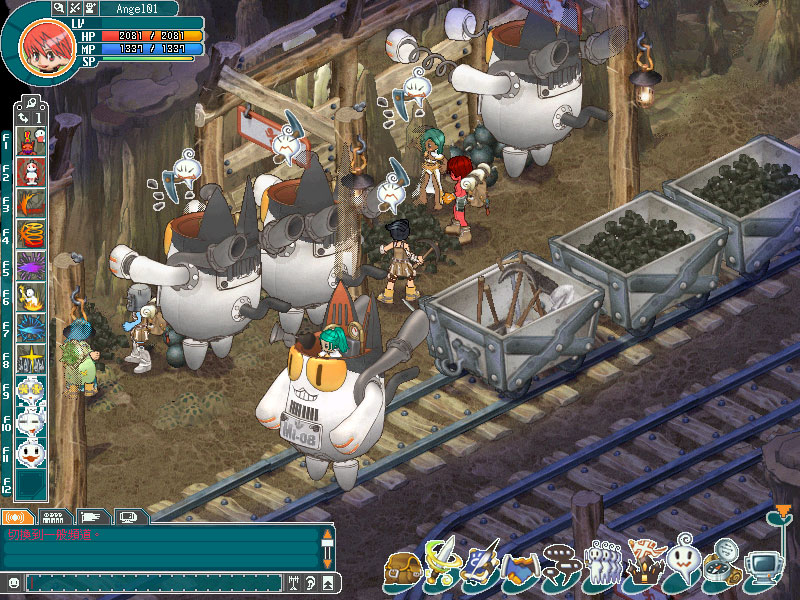Switch to the flag chat tab
Image resolution: width=800 pixels, height=600 pixels.
click(91, 517)
